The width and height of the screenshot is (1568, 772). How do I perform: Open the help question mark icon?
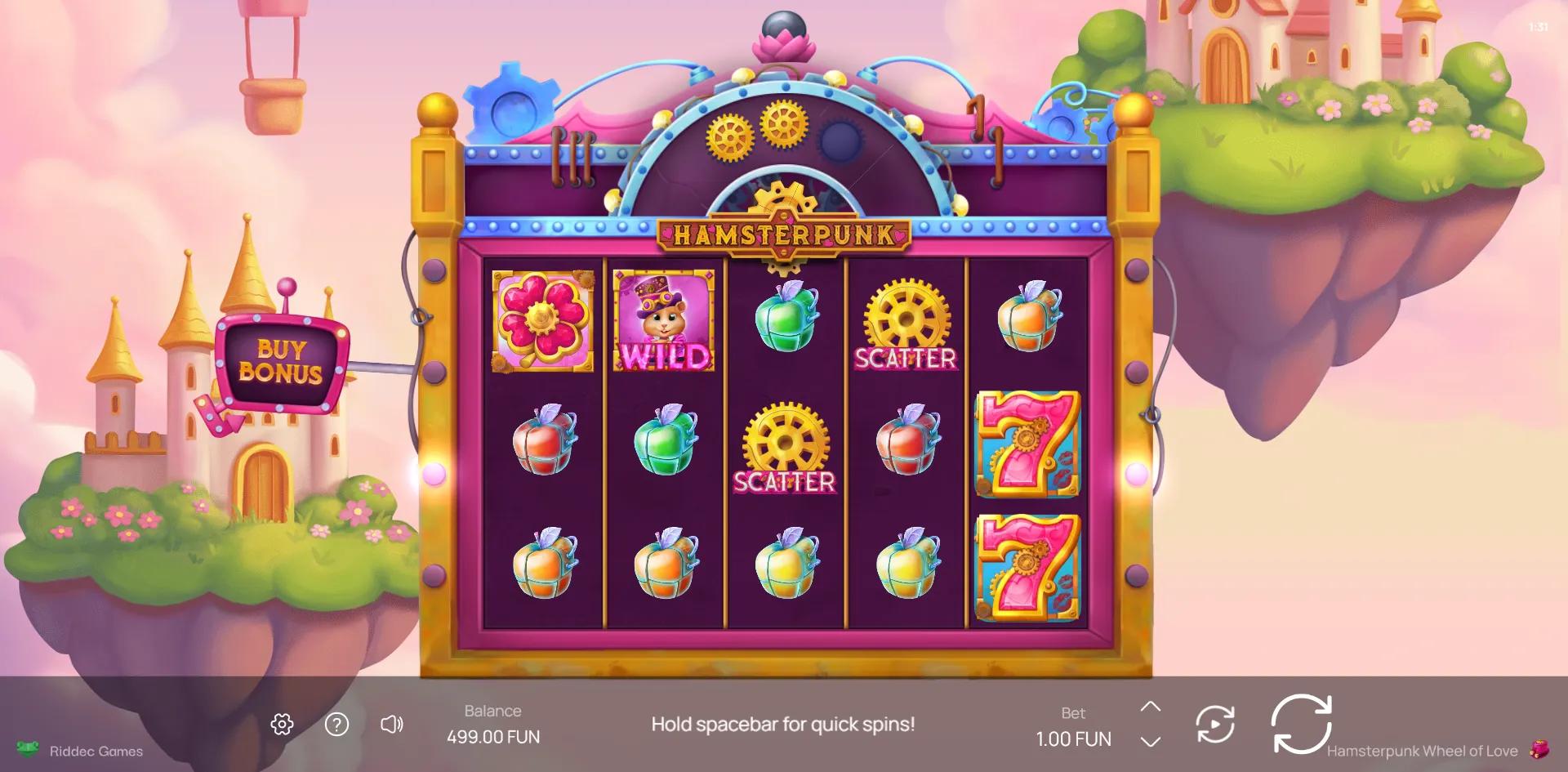click(336, 723)
